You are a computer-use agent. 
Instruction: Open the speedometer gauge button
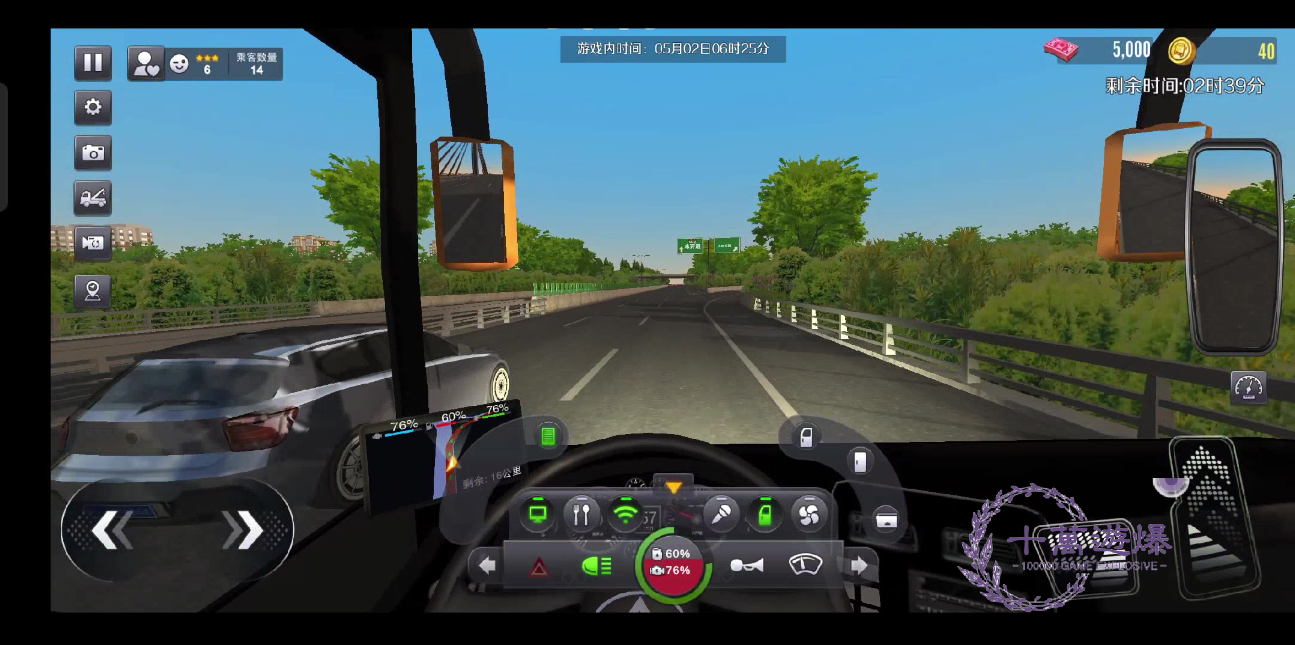[1248, 387]
